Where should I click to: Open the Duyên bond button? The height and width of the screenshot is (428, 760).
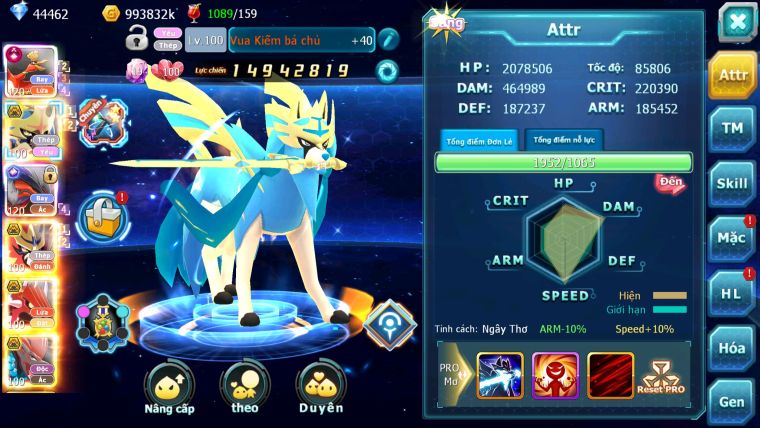[320, 390]
